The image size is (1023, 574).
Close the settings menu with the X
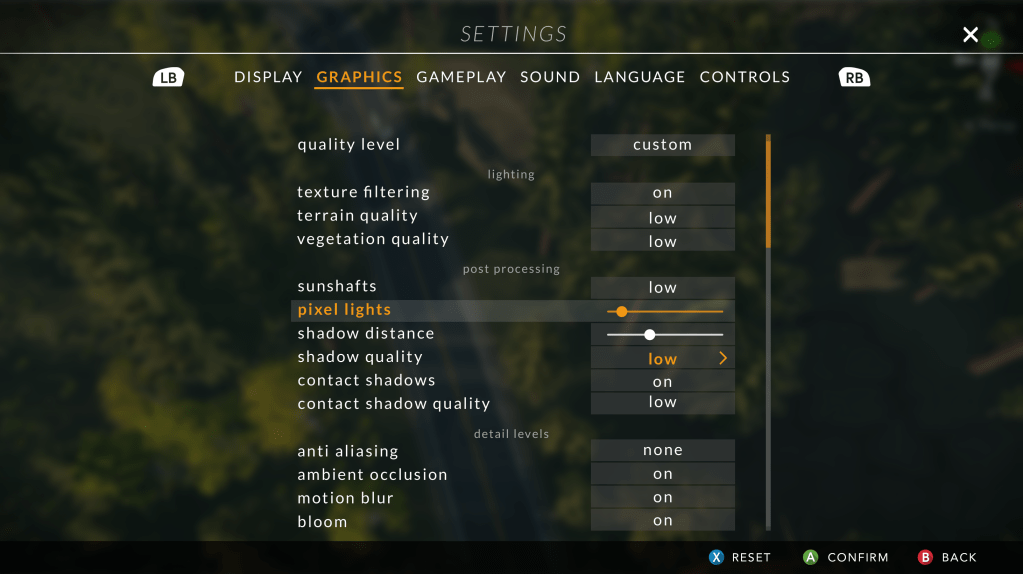[970, 35]
